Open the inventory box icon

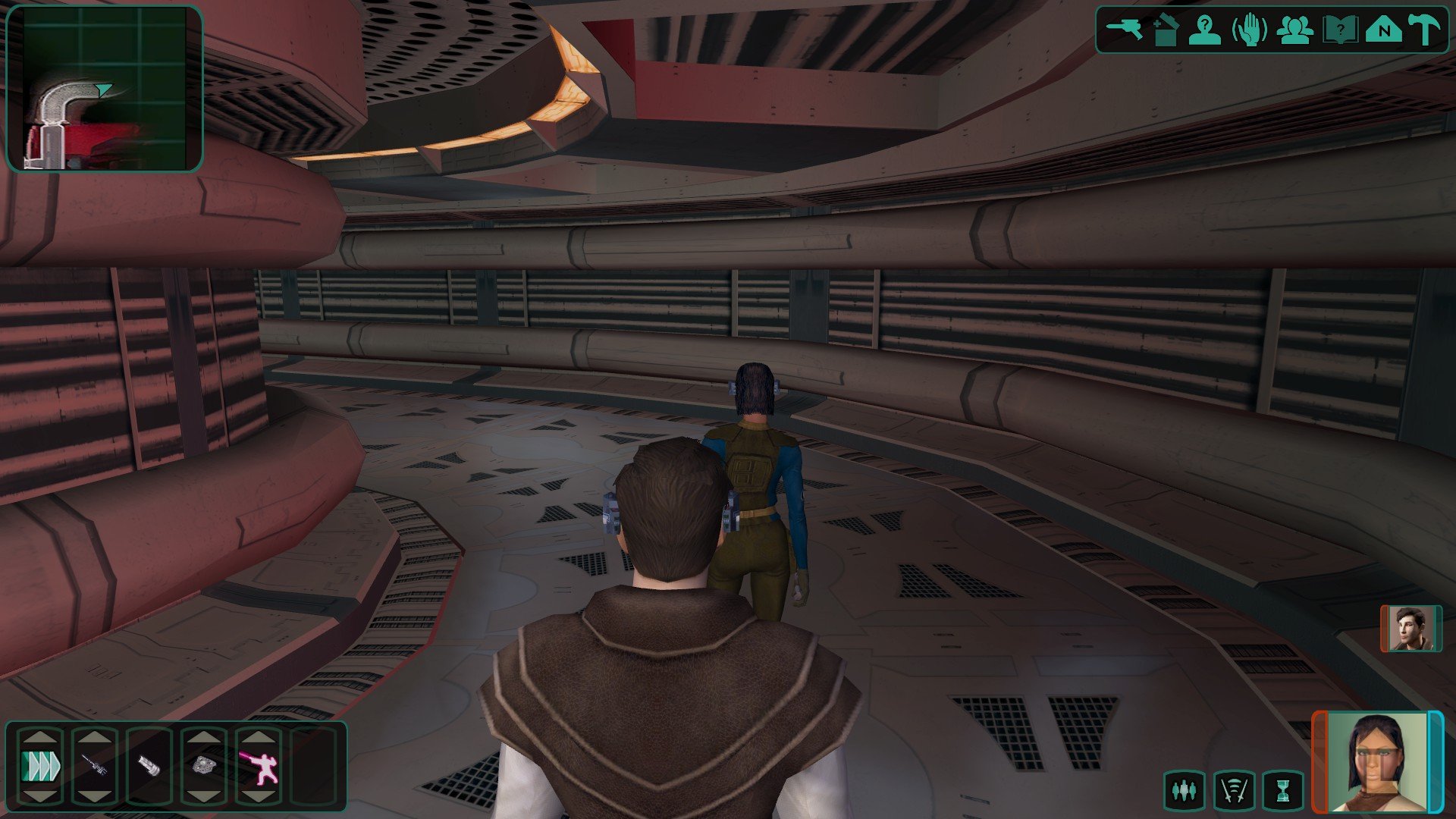coord(1164,31)
